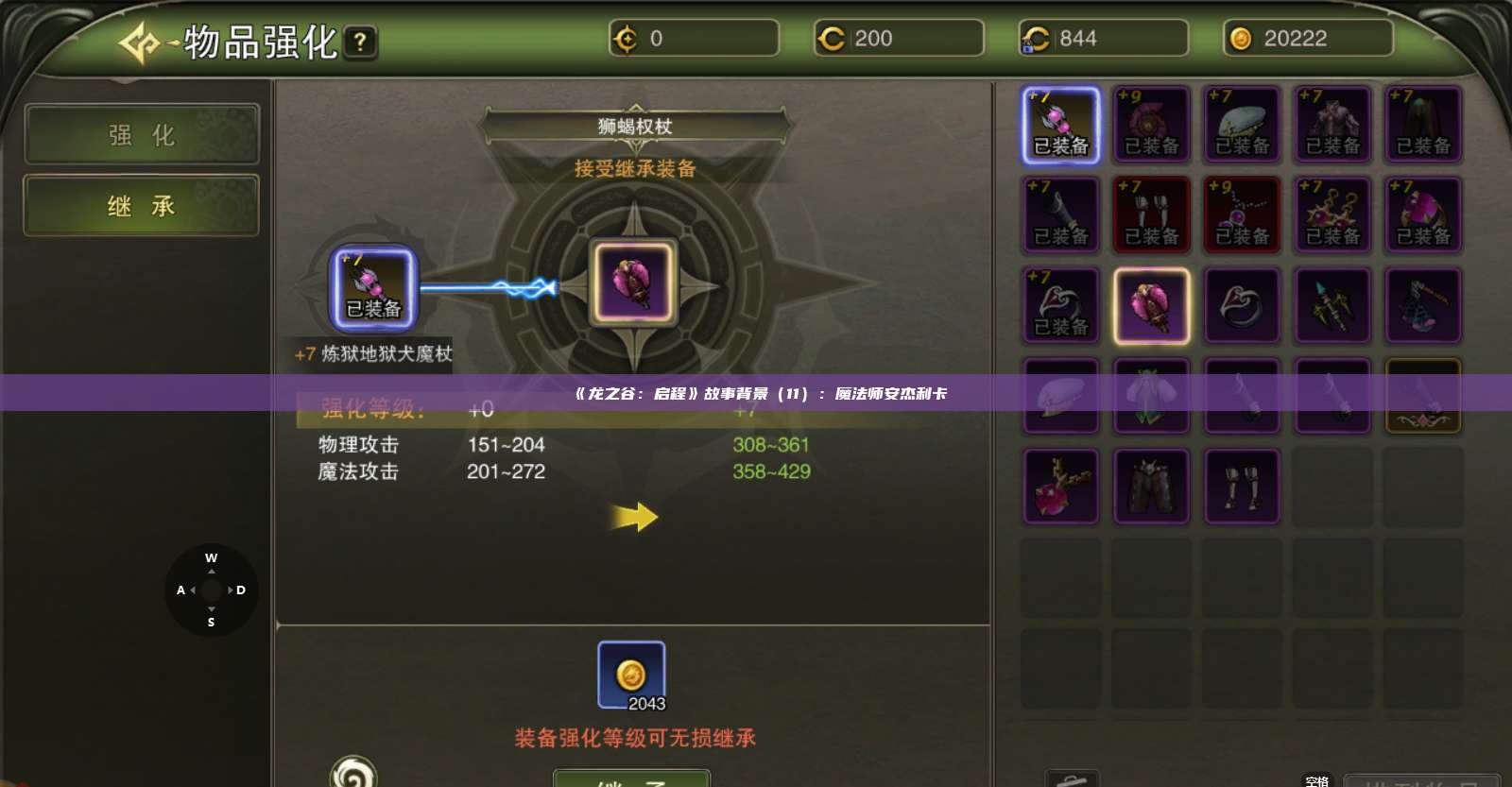Click the ring icon in the inventory
The width and height of the screenshot is (1512, 787).
[x=1243, y=304]
